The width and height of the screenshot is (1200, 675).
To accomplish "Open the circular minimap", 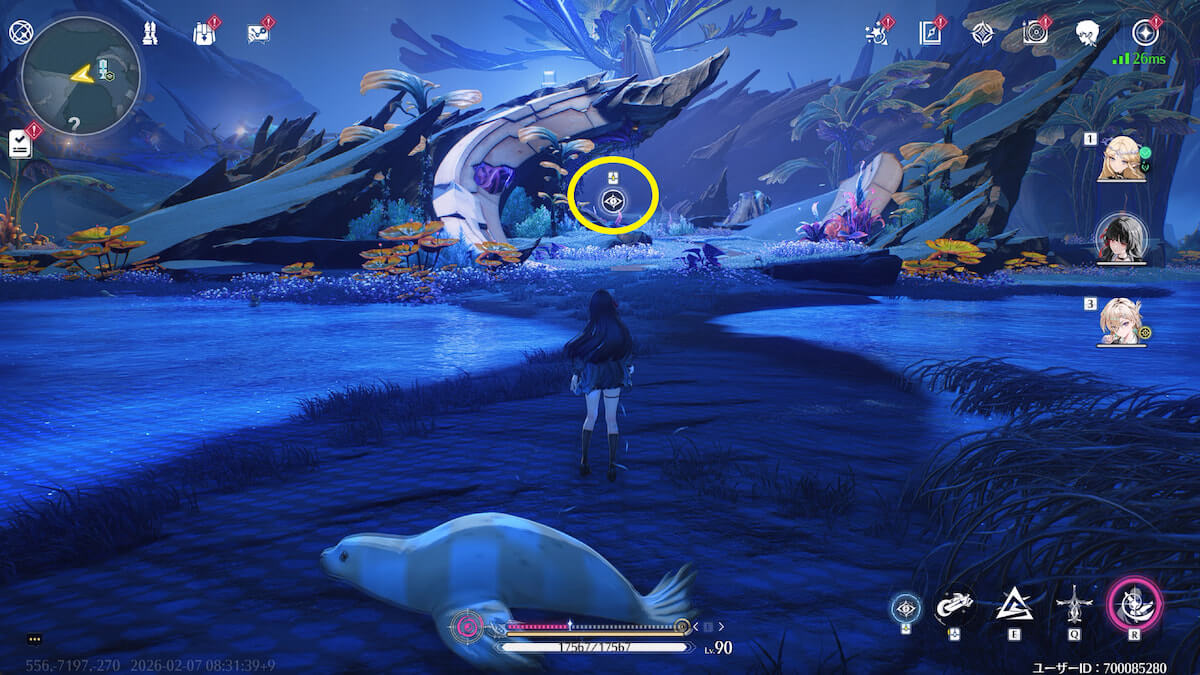I will pos(81,76).
